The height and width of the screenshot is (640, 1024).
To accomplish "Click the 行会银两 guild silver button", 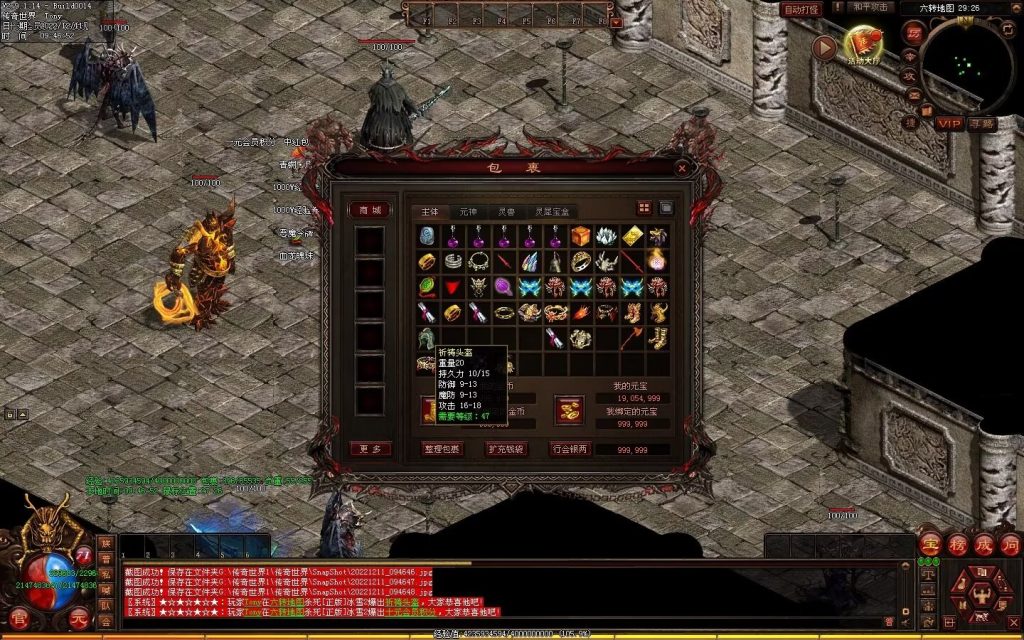I will 571,449.
